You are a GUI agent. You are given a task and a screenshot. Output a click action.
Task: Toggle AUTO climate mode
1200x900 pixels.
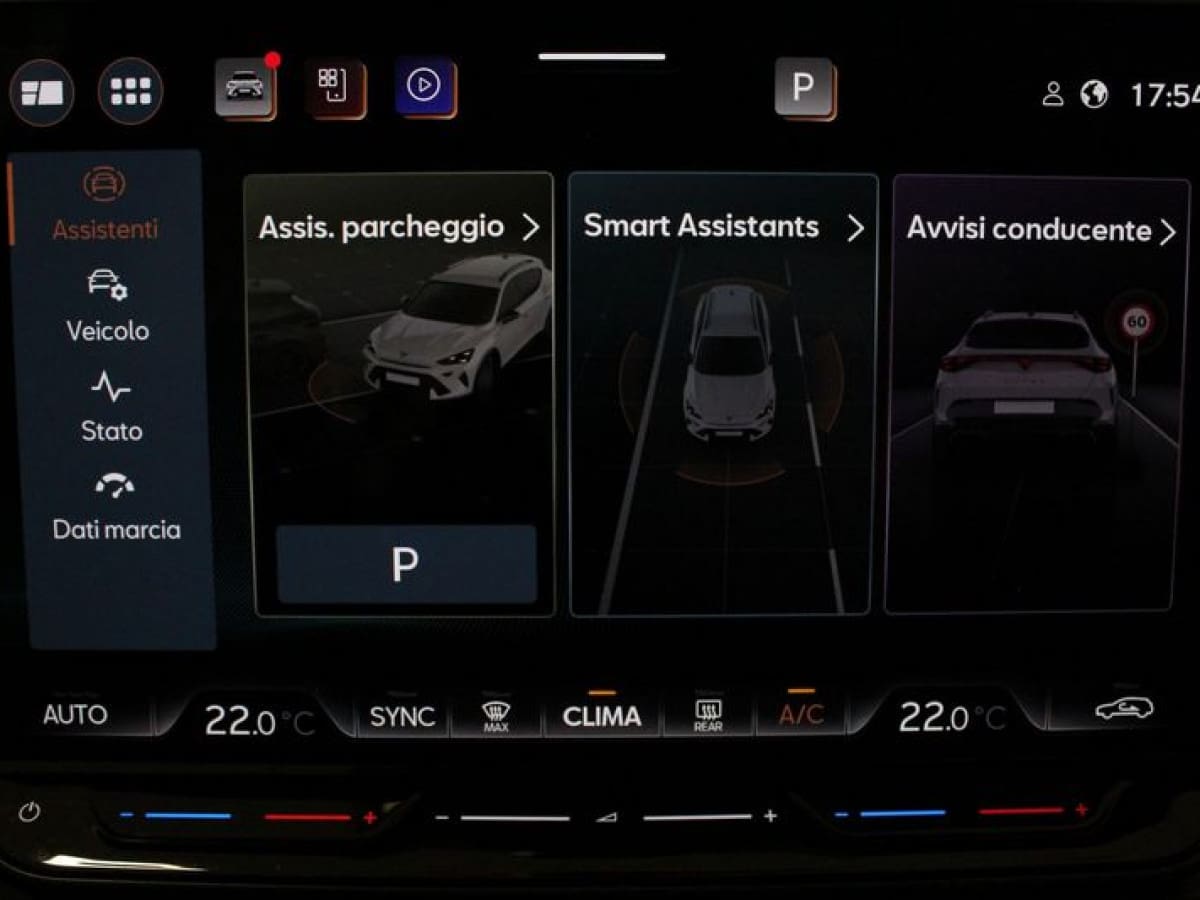[75, 715]
